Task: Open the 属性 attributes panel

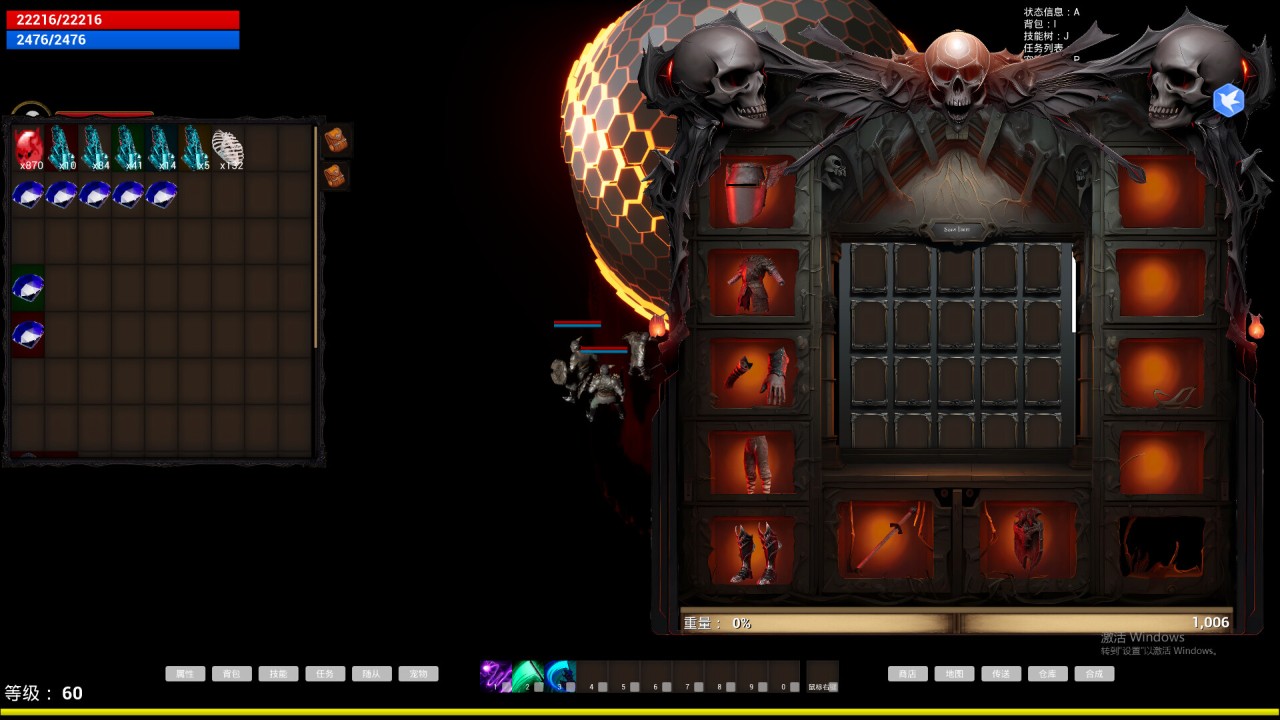Action: (x=185, y=674)
